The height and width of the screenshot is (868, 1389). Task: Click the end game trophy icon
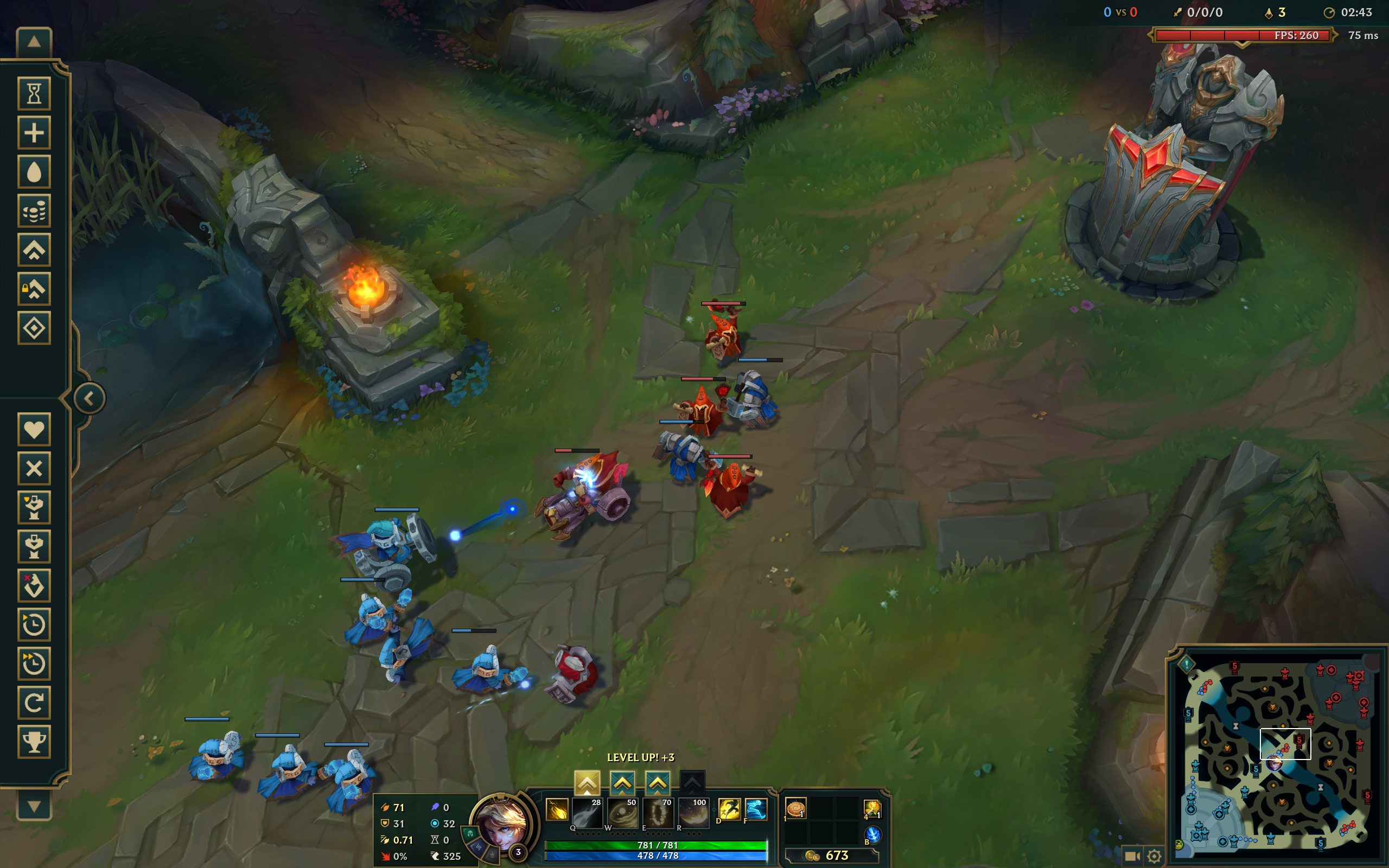(34, 742)
